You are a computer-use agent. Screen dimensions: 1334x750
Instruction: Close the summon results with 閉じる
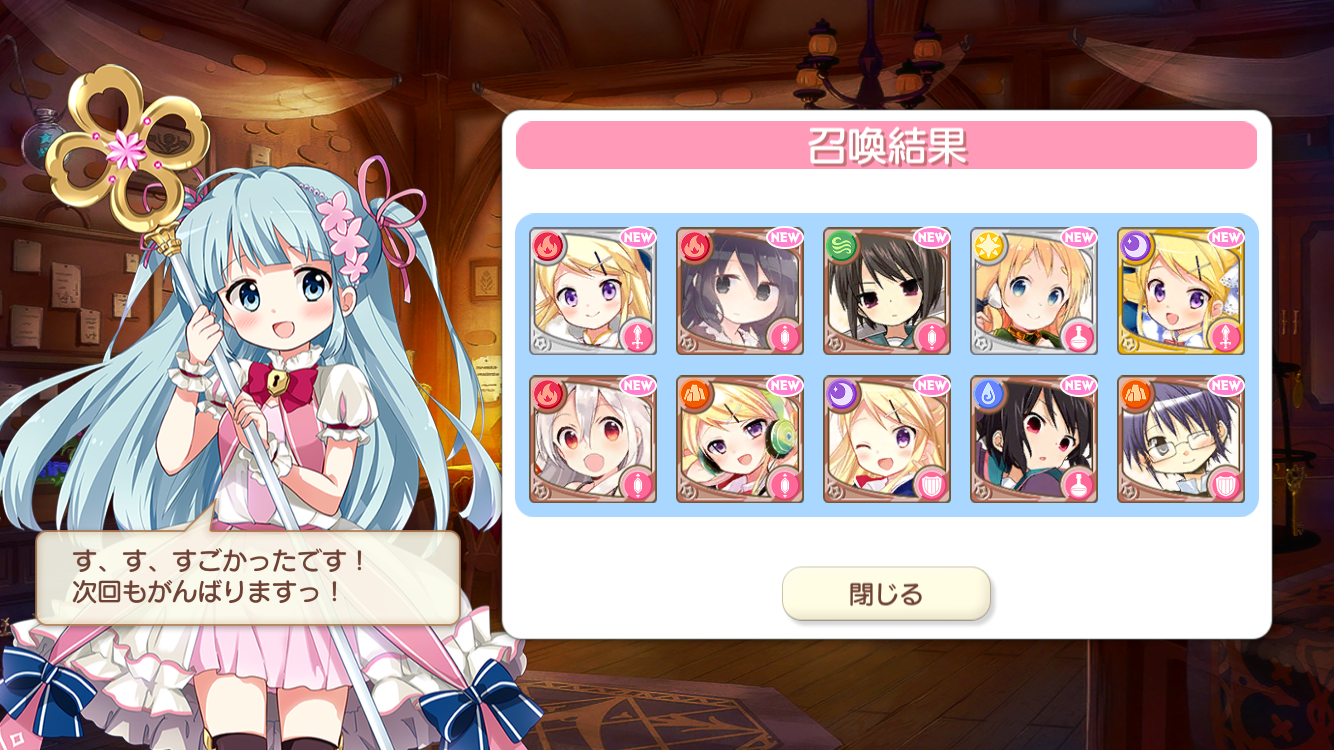pos(886,594)
